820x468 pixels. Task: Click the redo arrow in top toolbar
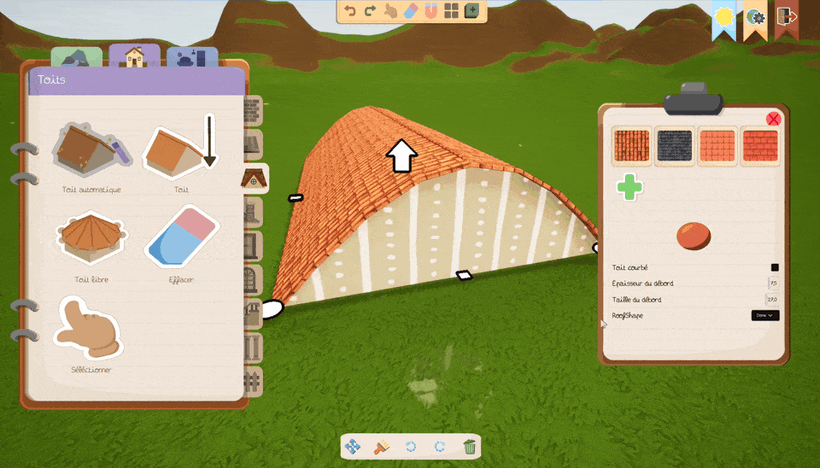[x=370, y=12]
